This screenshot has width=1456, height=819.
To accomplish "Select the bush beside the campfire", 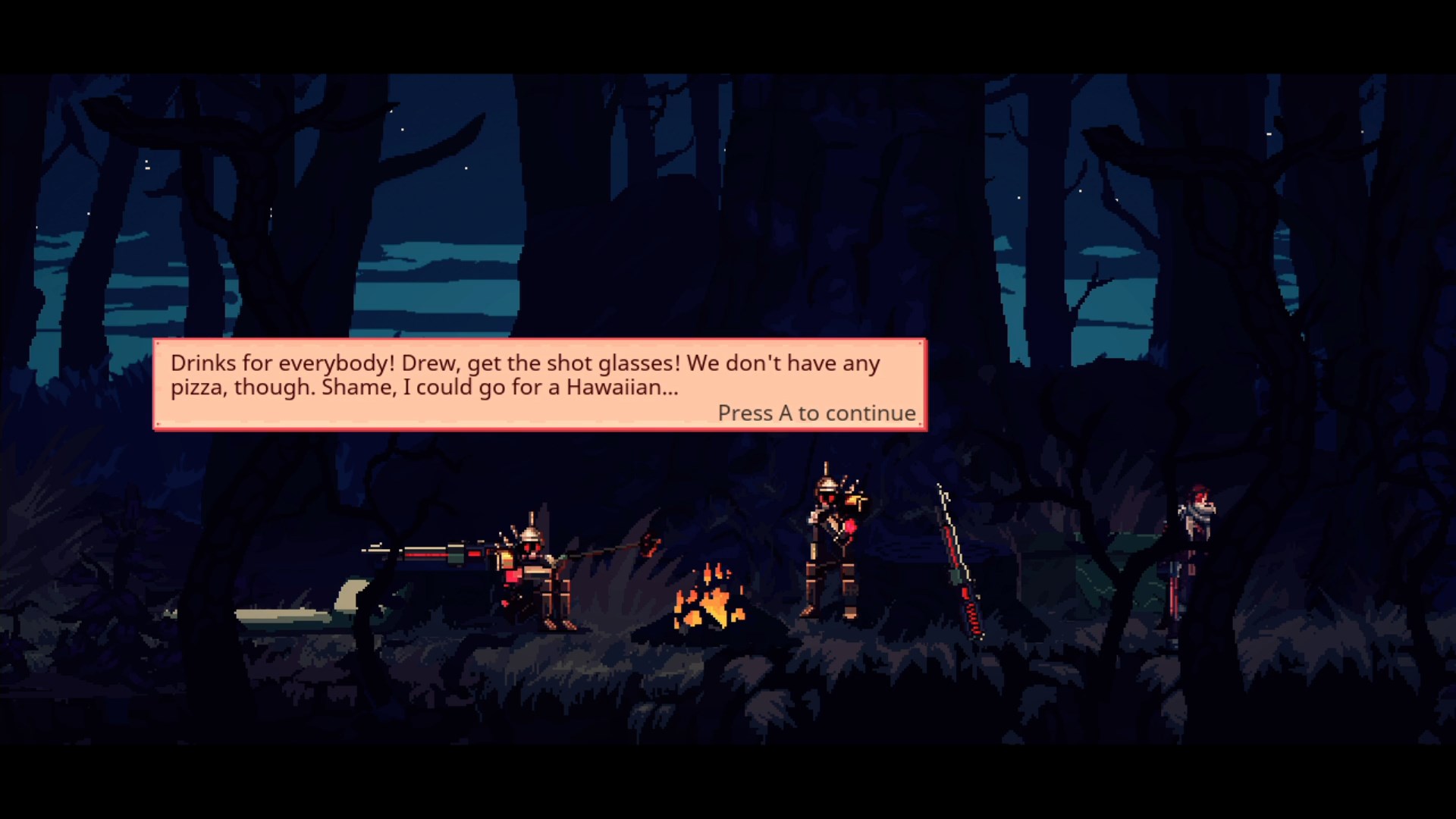I will click(622, 591).
